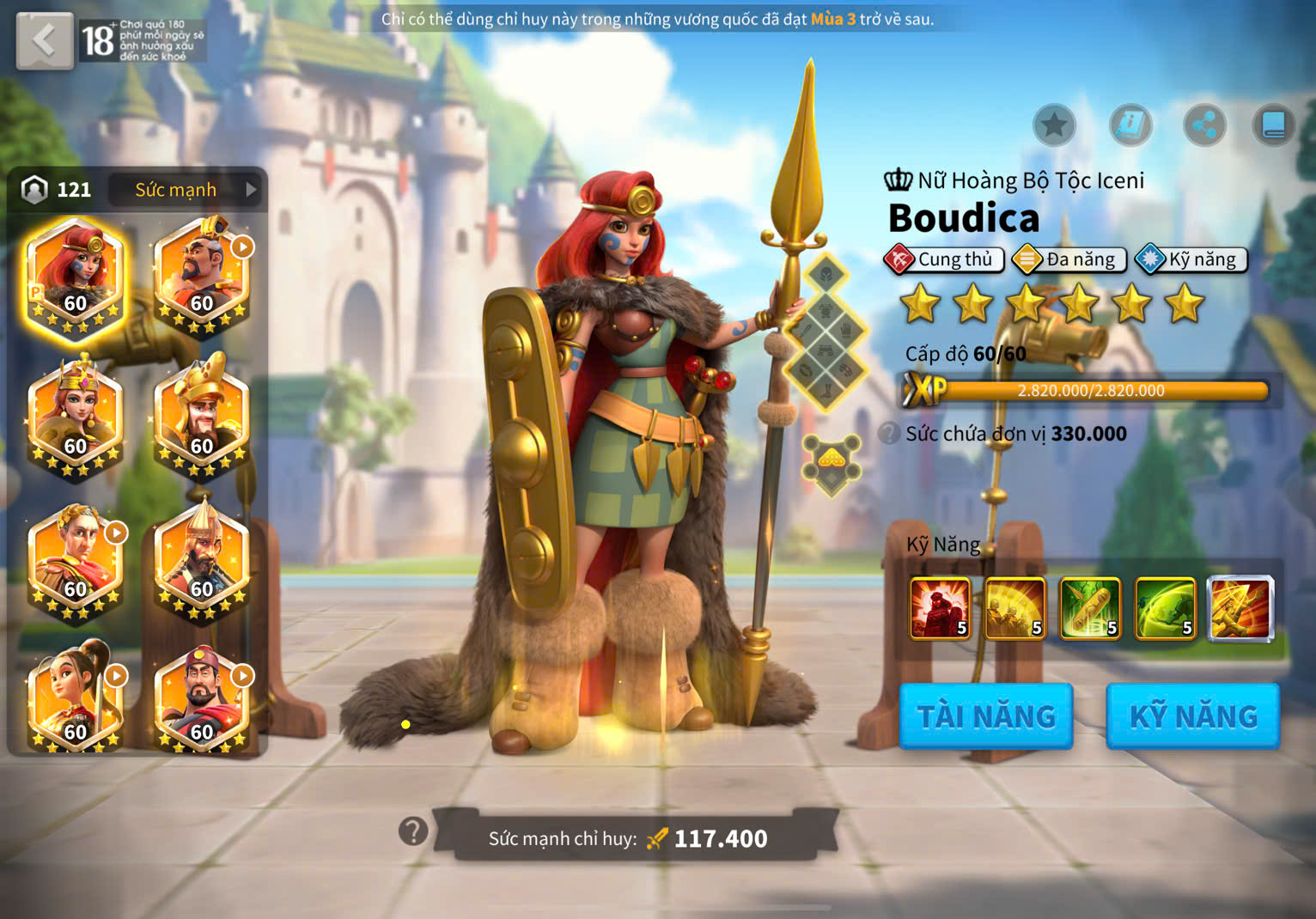Screen dimensions: 1316x919
Task: Click the Cung thủ specialty tag
Action: (x=943, y=259)
